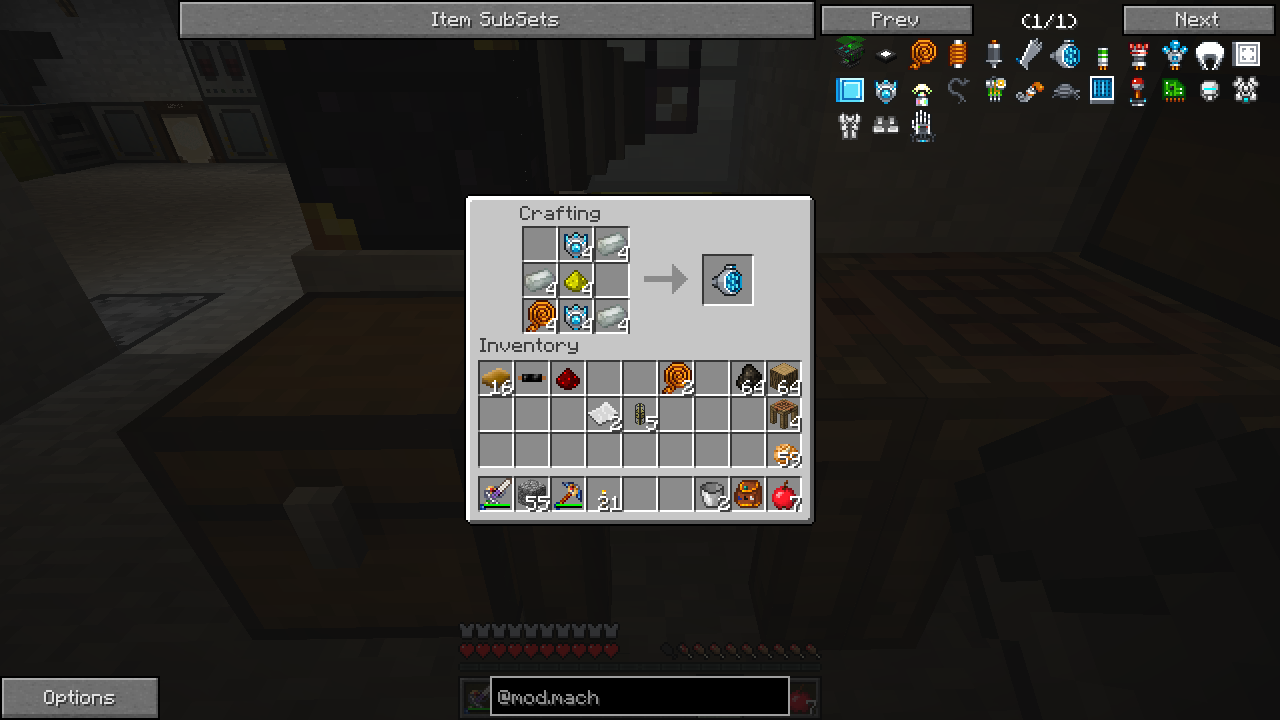The image size is (1280, 720).
Task: Select the cobblestone stack of 55
Action: (x=532, y=495)
